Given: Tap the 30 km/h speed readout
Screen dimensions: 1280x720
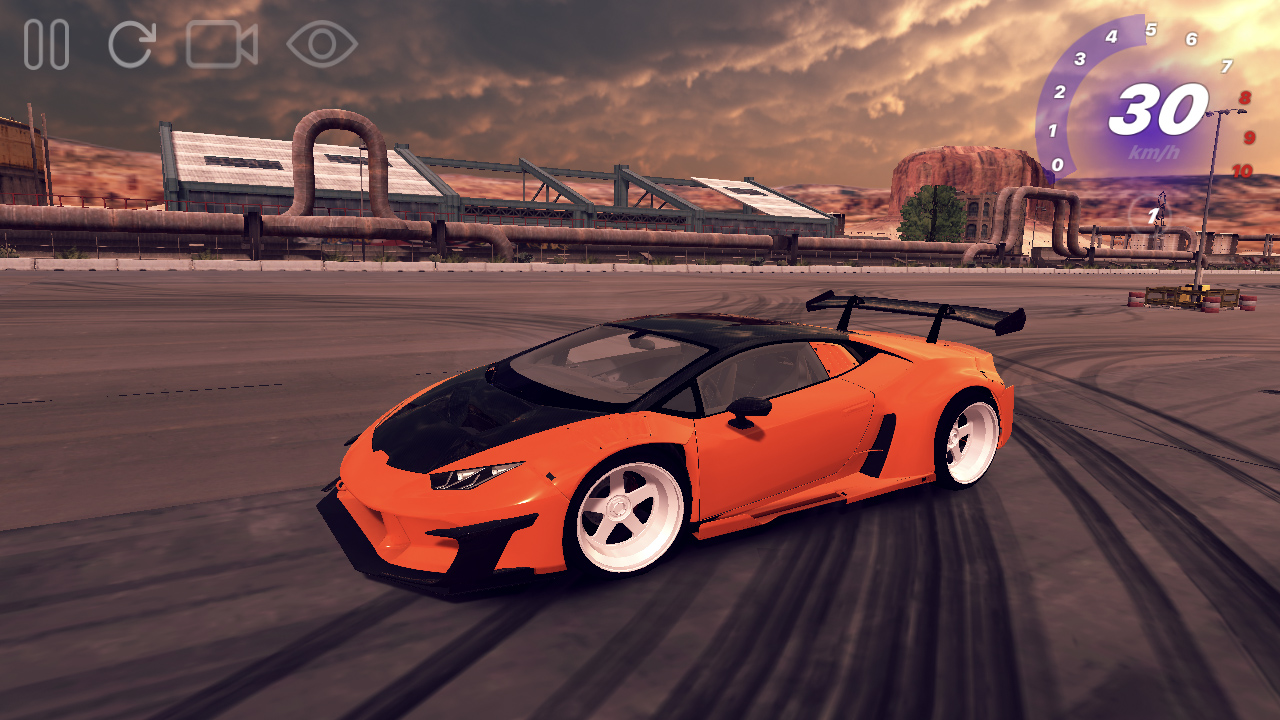Looking at the screenshot, I should coord(1160,108).
